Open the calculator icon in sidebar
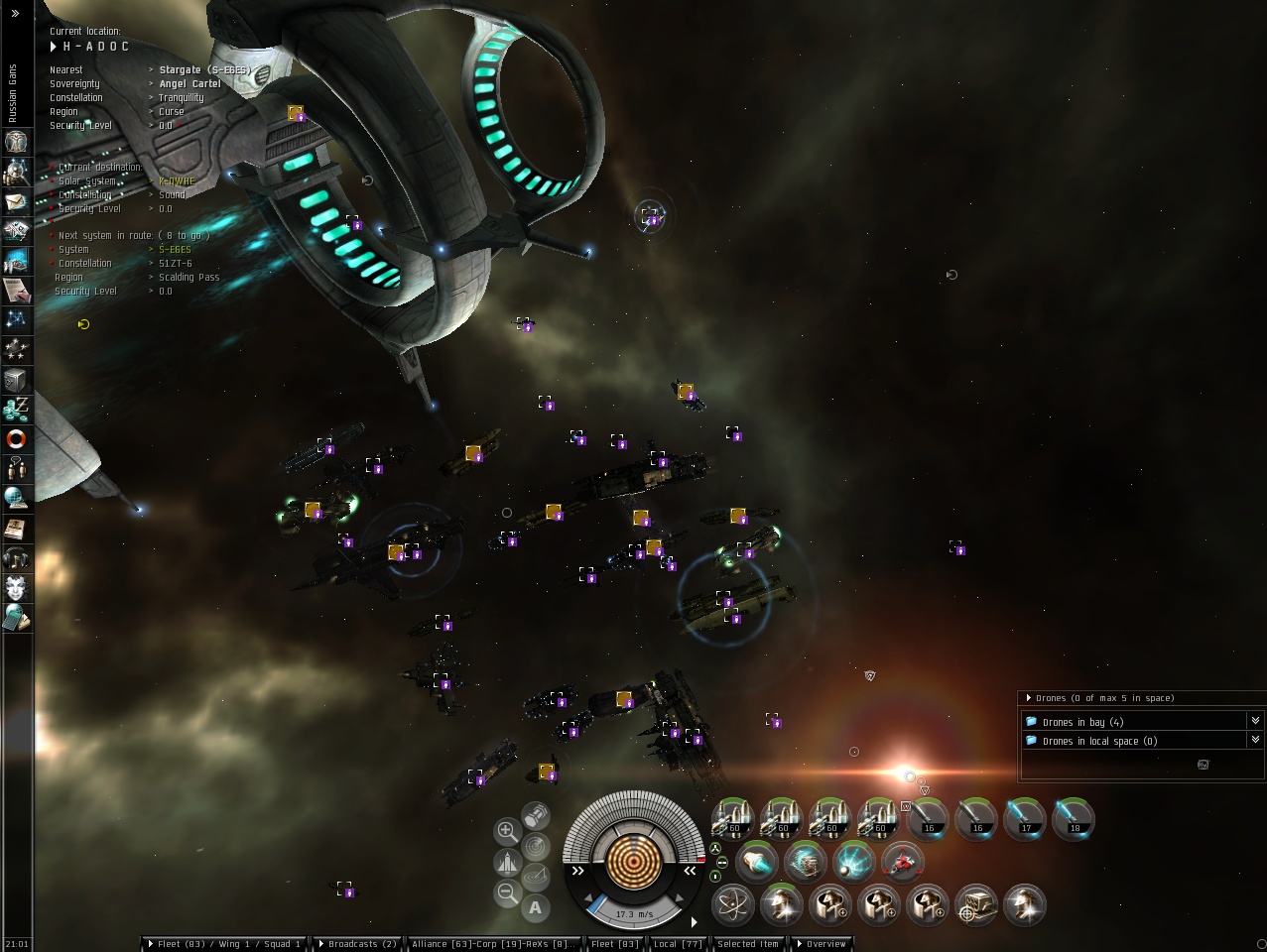The image size is (1267, 952). 16,619
